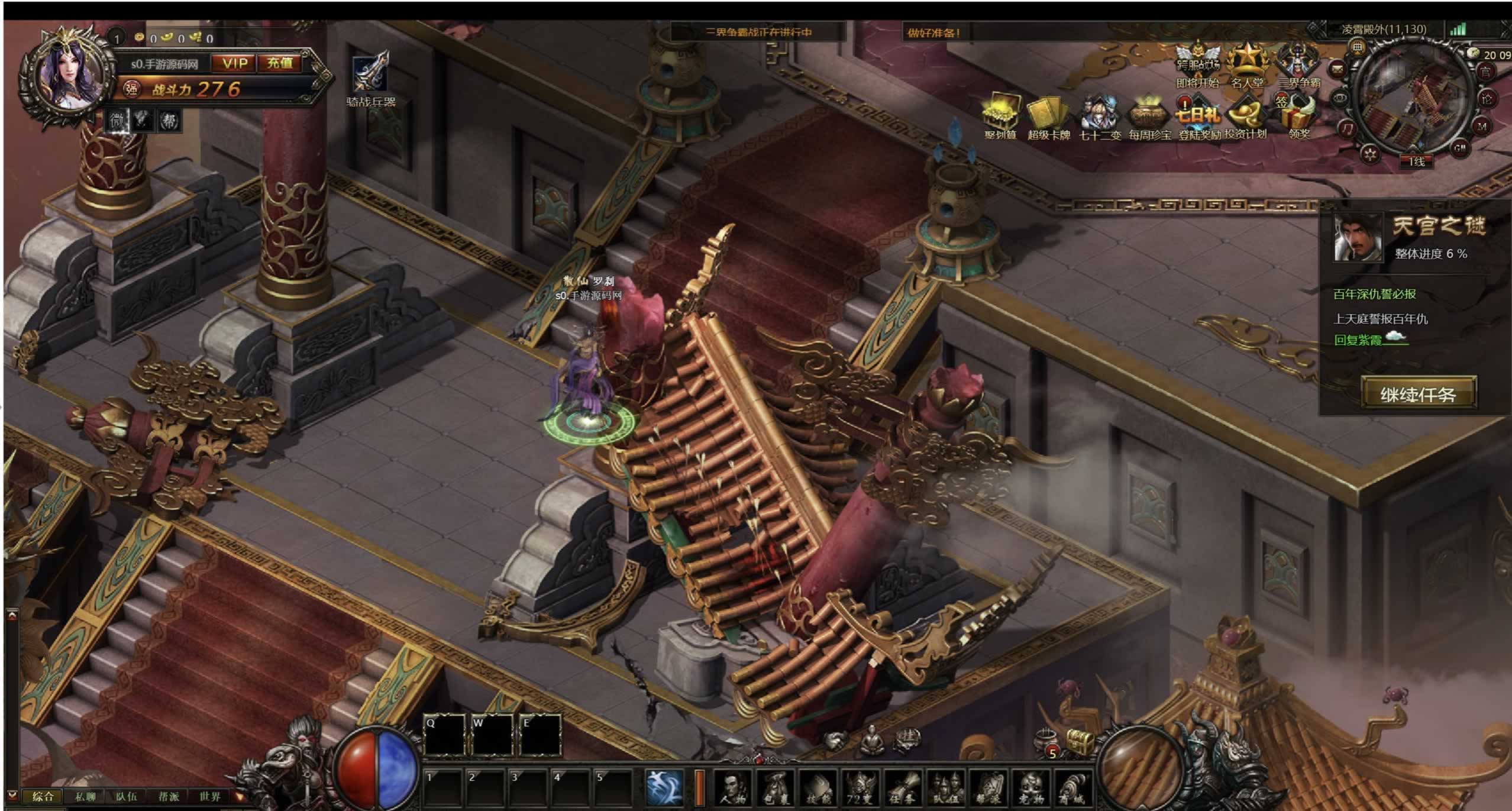The image size is (1512, 811).
Task: Follow the 回复紫霞 quest link
Action: click(x=1358, y=340)
